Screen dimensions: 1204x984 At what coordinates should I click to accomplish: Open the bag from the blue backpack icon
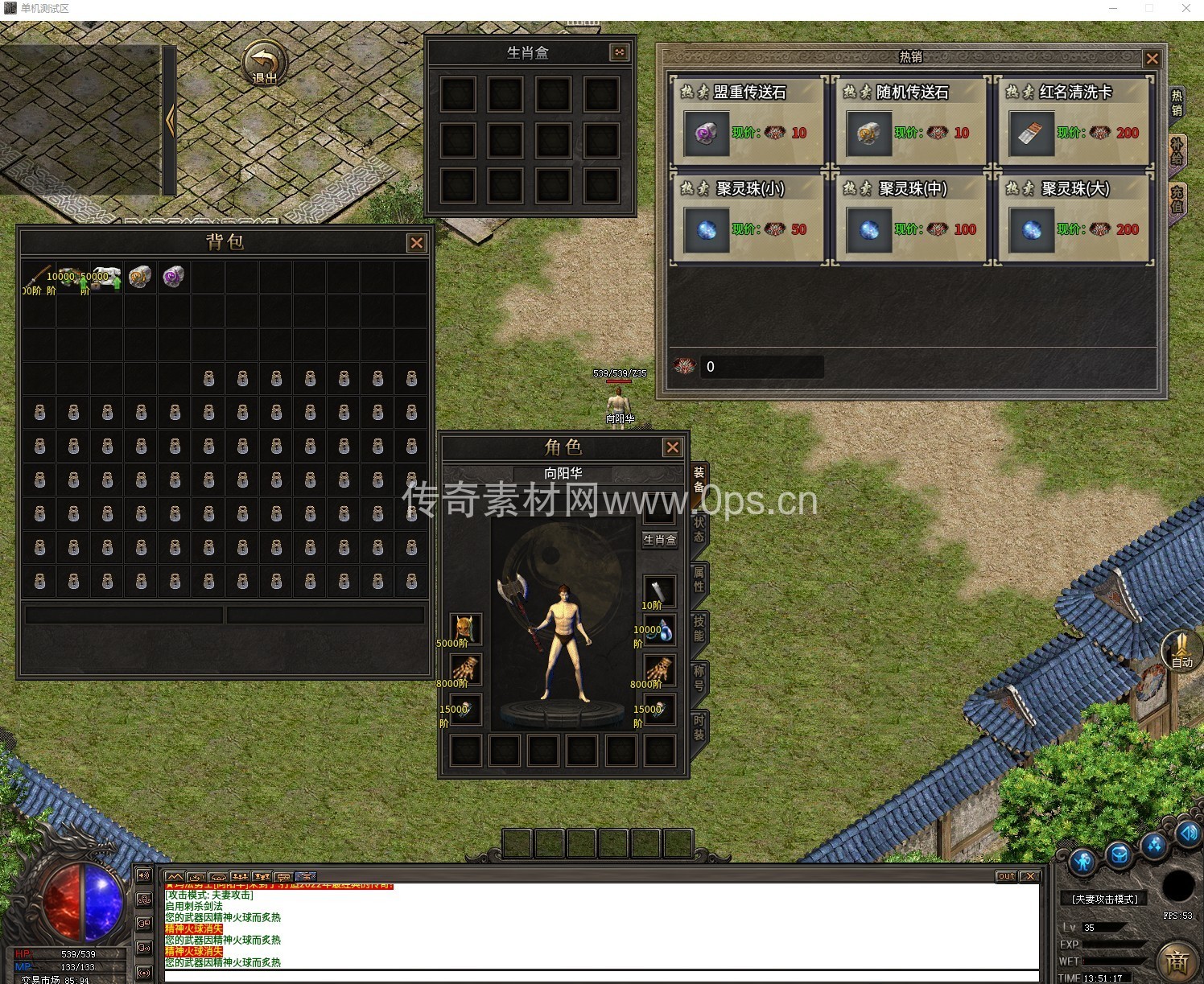(1119, 855)
